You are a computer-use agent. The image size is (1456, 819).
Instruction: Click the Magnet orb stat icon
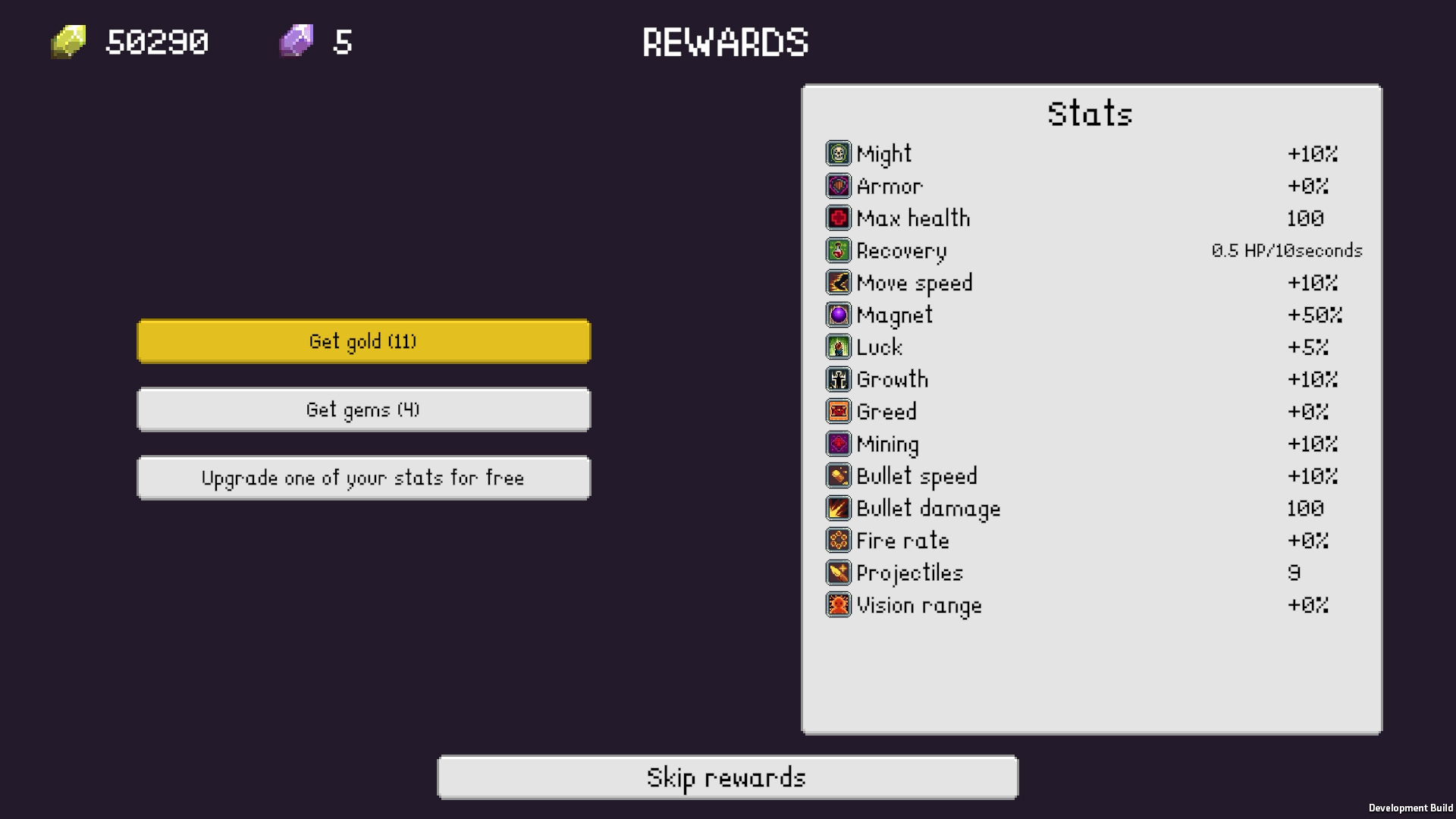pos(838,315)
